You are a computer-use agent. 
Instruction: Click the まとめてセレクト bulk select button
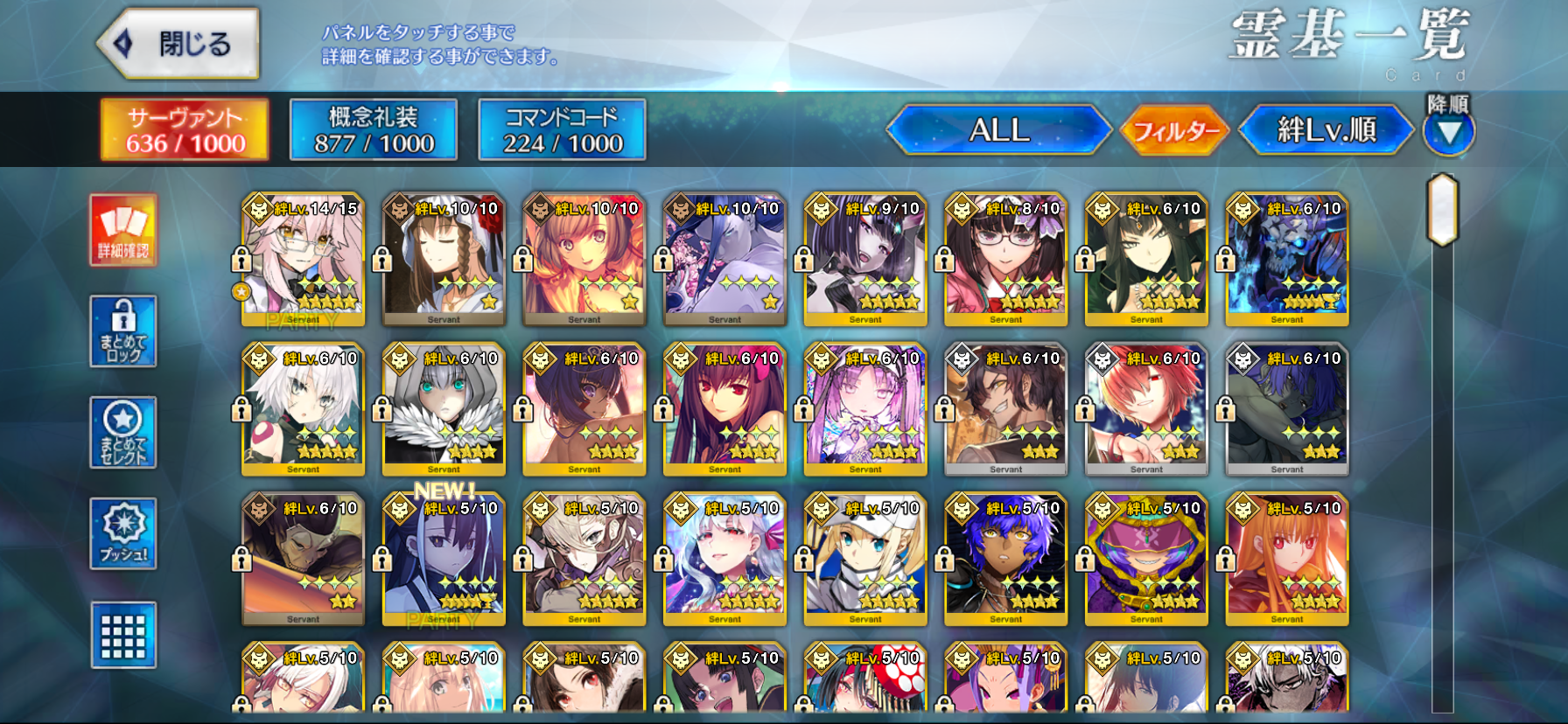click(123, 433)
